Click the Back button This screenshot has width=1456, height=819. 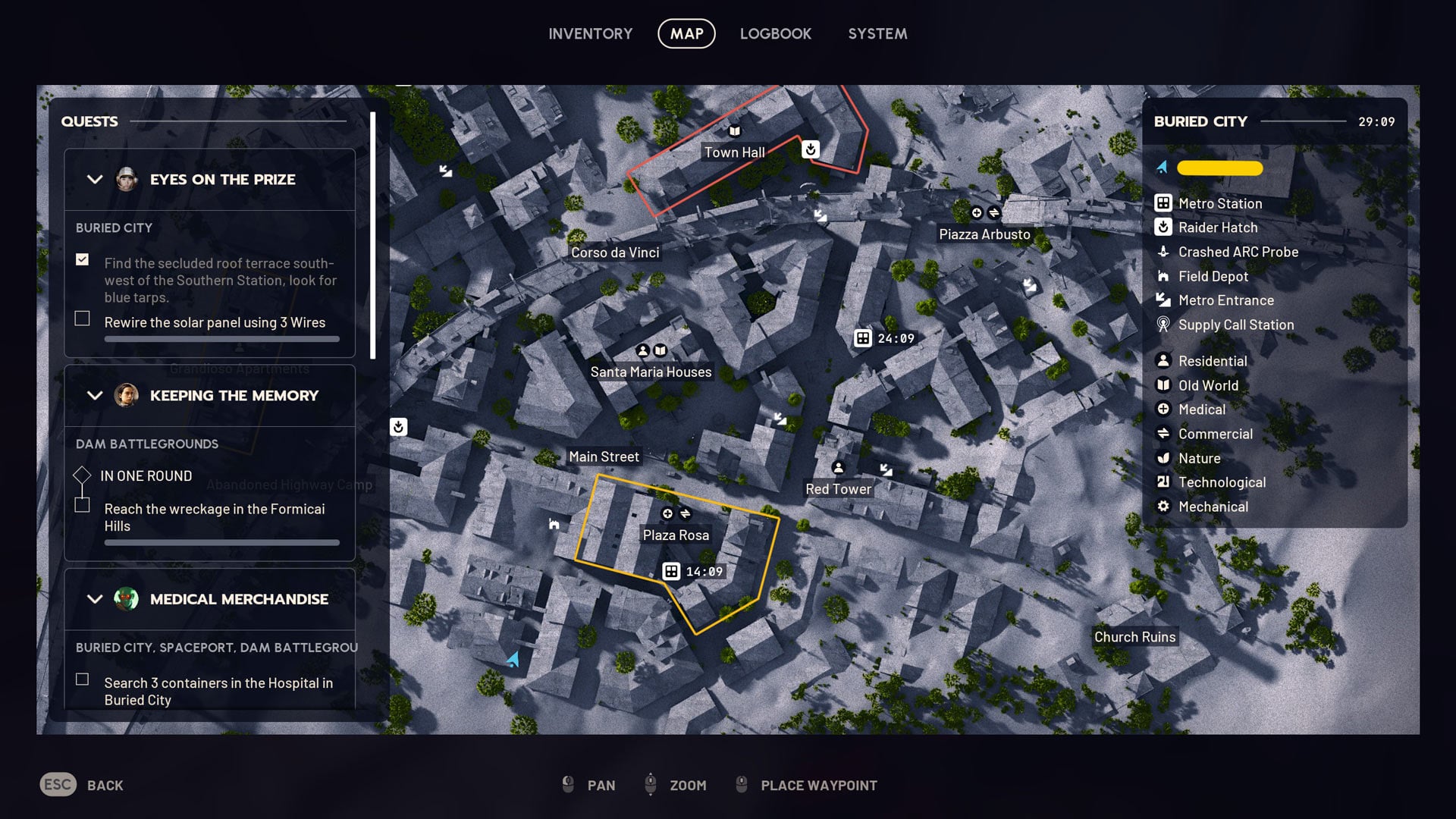tap(80, 785)
